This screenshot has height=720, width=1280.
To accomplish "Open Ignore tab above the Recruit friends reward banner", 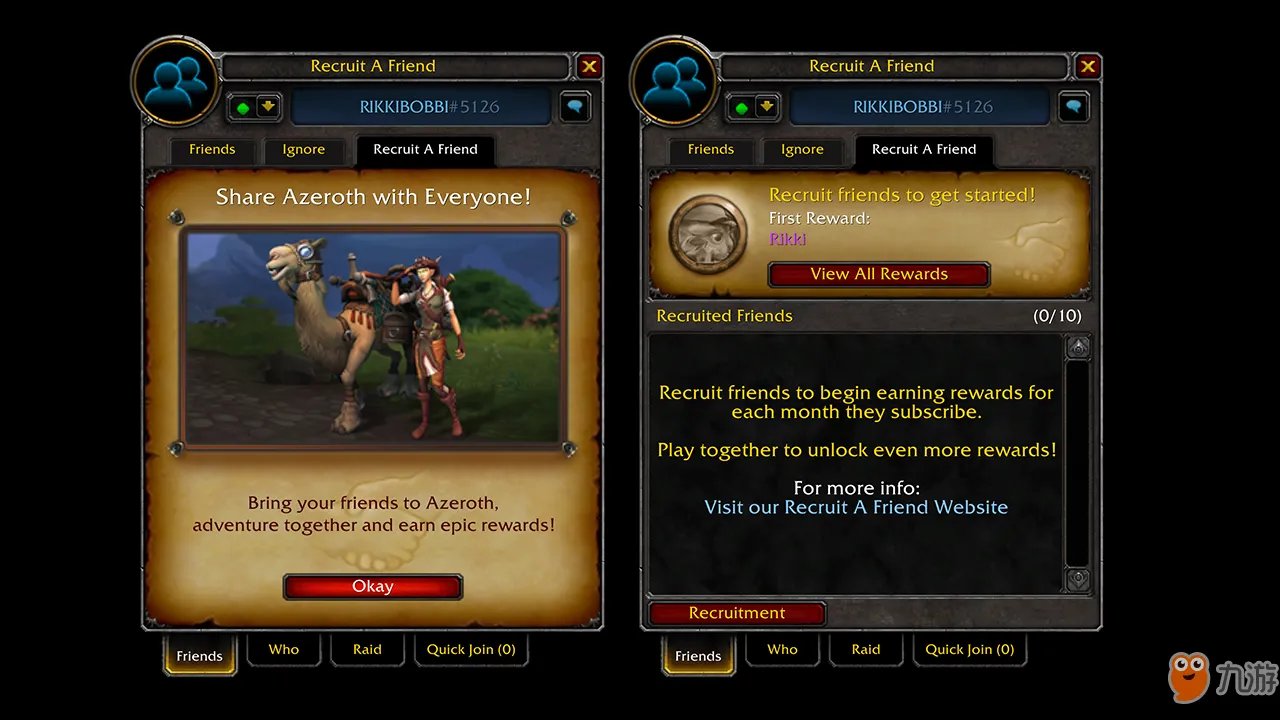I will coord(802,150).
